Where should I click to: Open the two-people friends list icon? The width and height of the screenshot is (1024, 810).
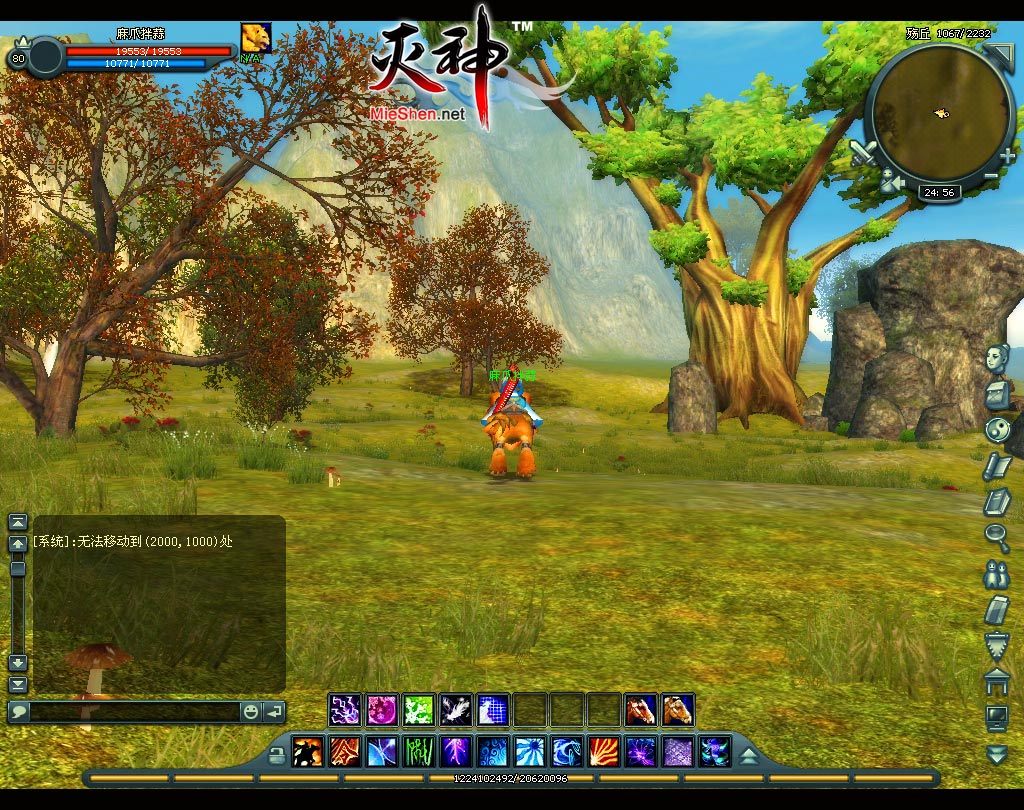(x=997, y=573)
